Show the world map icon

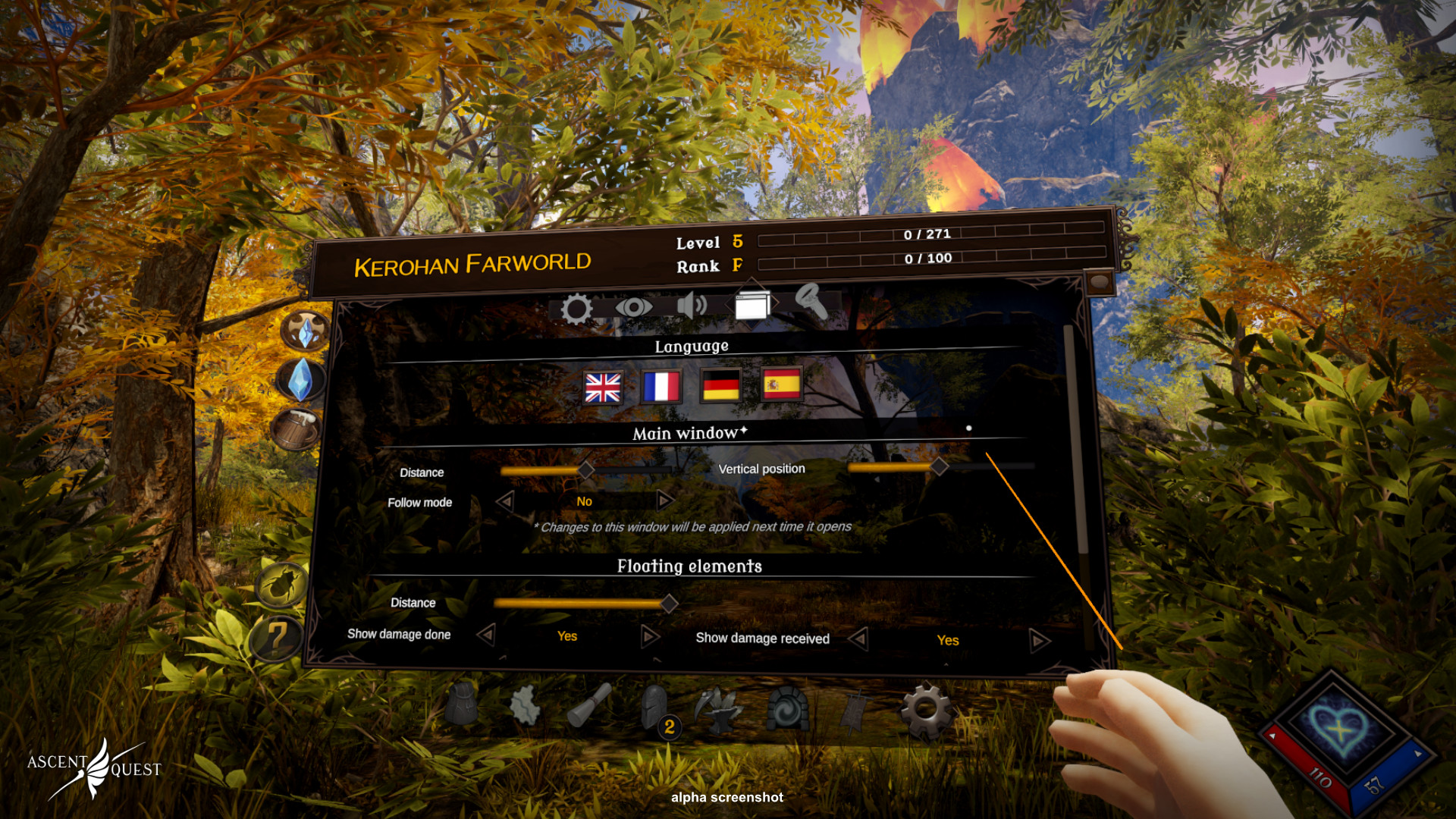pyautogui.click(x=525, y=705)
